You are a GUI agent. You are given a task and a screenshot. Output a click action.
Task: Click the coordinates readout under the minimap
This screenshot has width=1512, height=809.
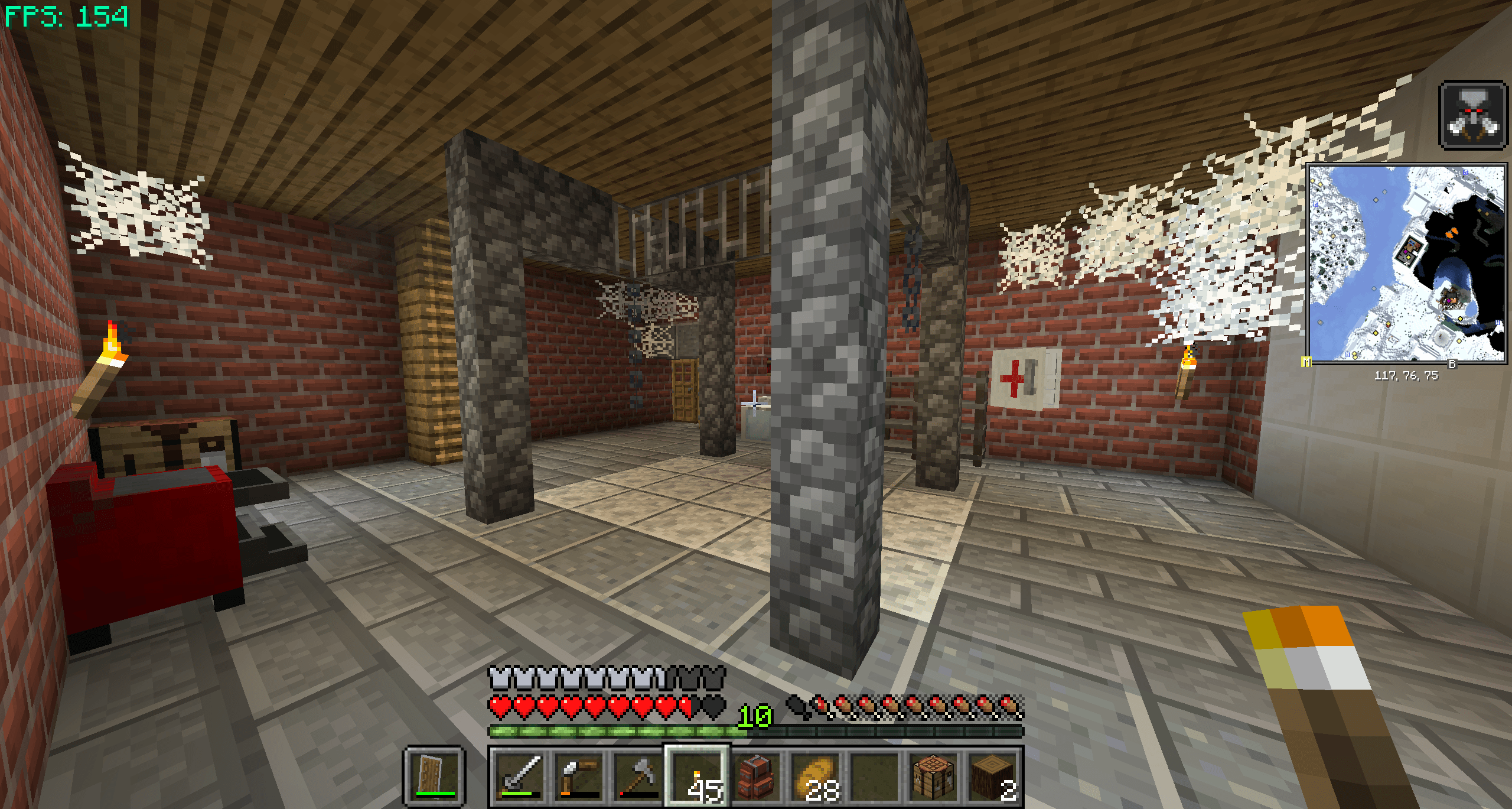(1407, 376)
